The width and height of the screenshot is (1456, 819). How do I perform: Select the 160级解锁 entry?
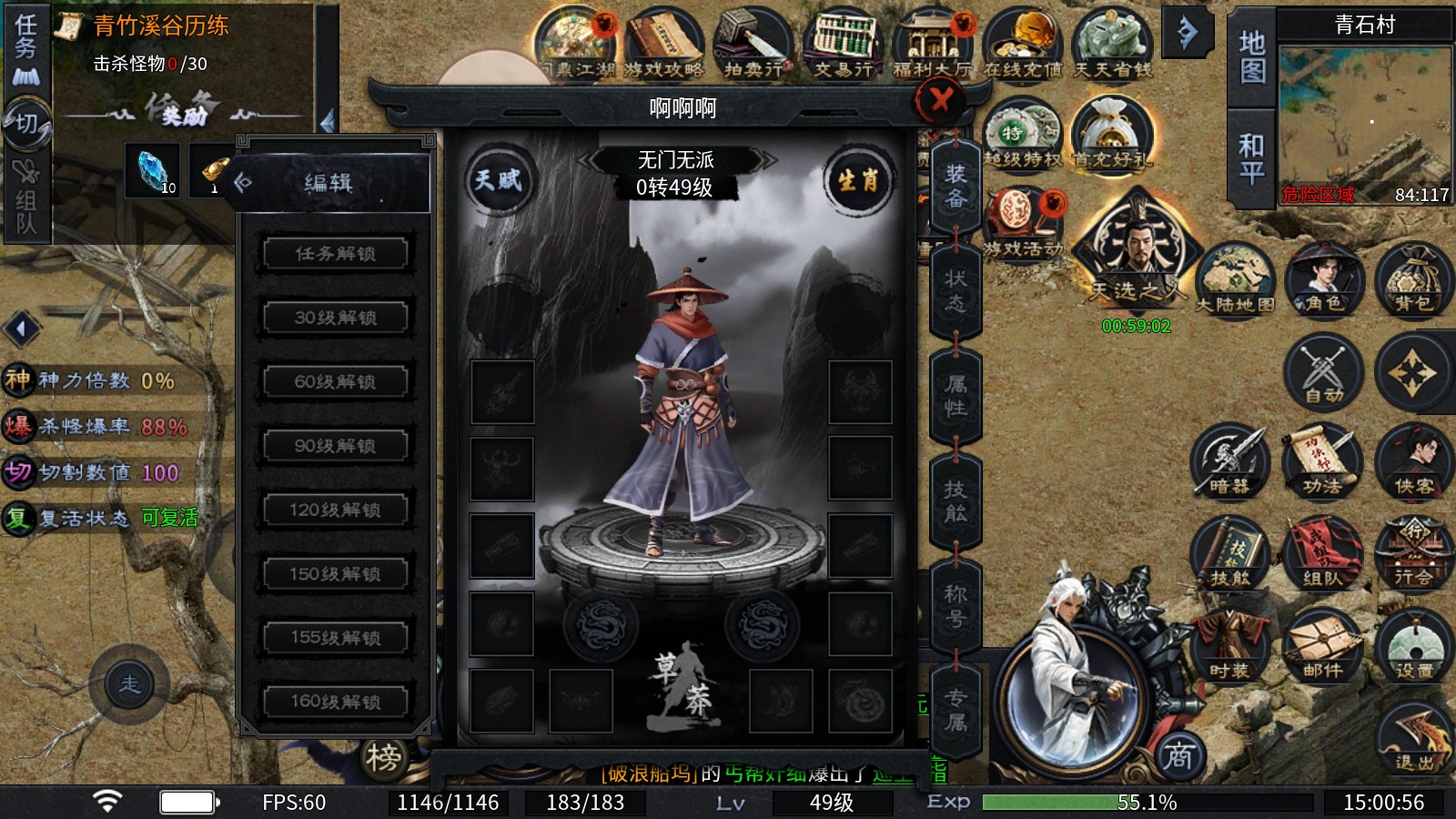[x=335, y=702]
